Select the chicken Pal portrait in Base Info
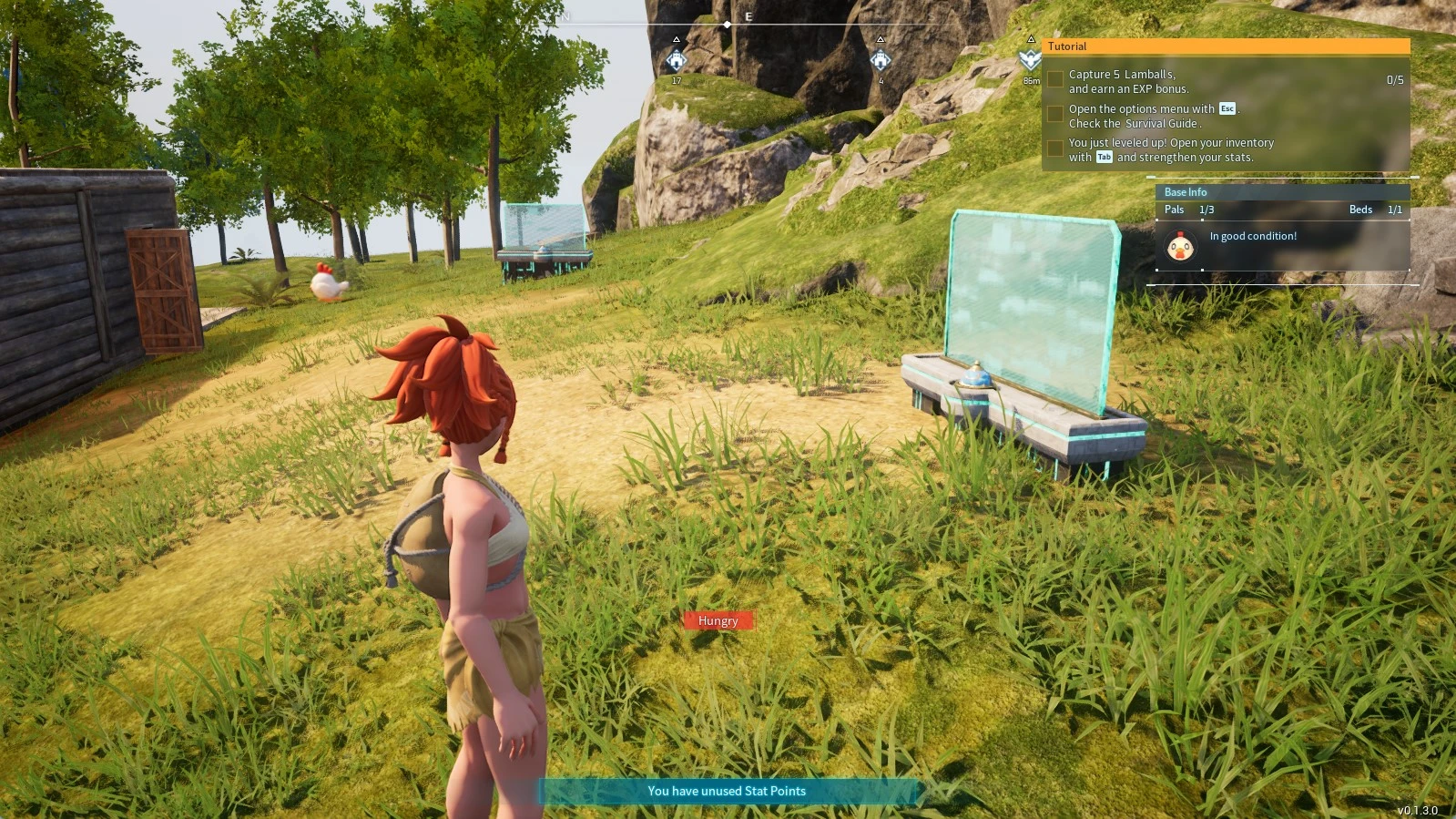The image size is (1456, 819). point(1181,246)
